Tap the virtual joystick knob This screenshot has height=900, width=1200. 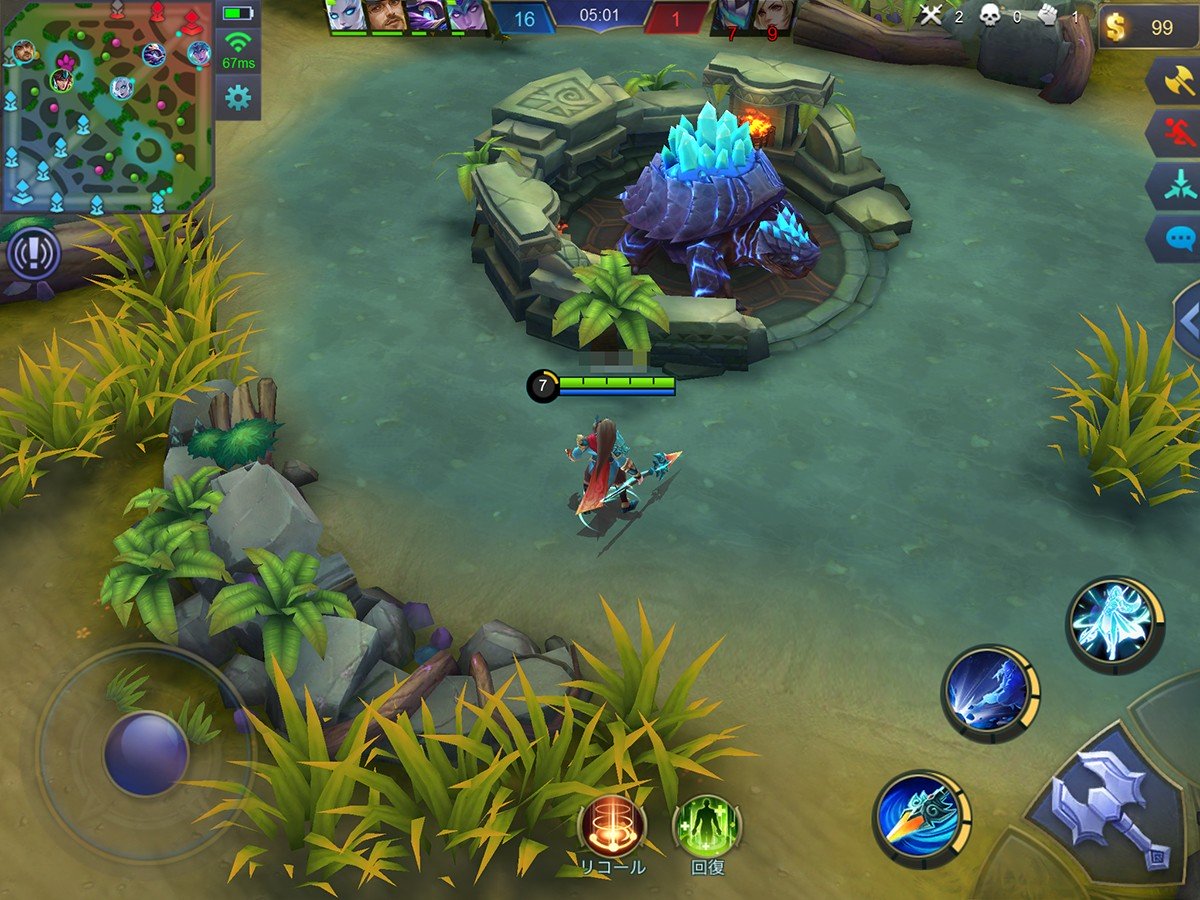pyautogui.click(x=146, y=753)
